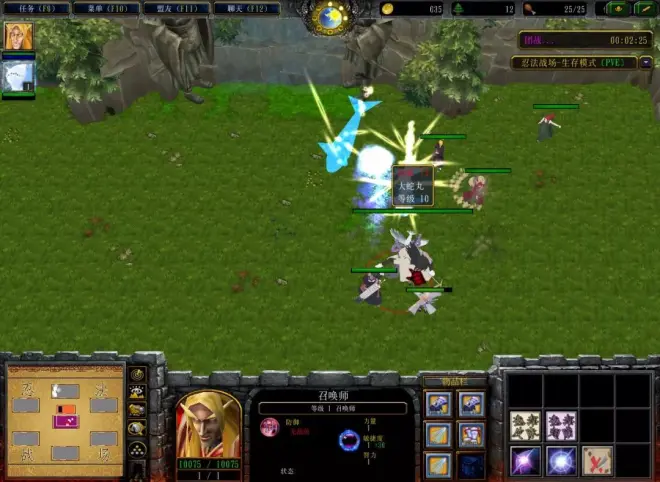Open the 任务 (F9) quests menu
Image resolution: width=660 pixels, height=482 pixels.
pyautogui.click(x=38, y=8)
